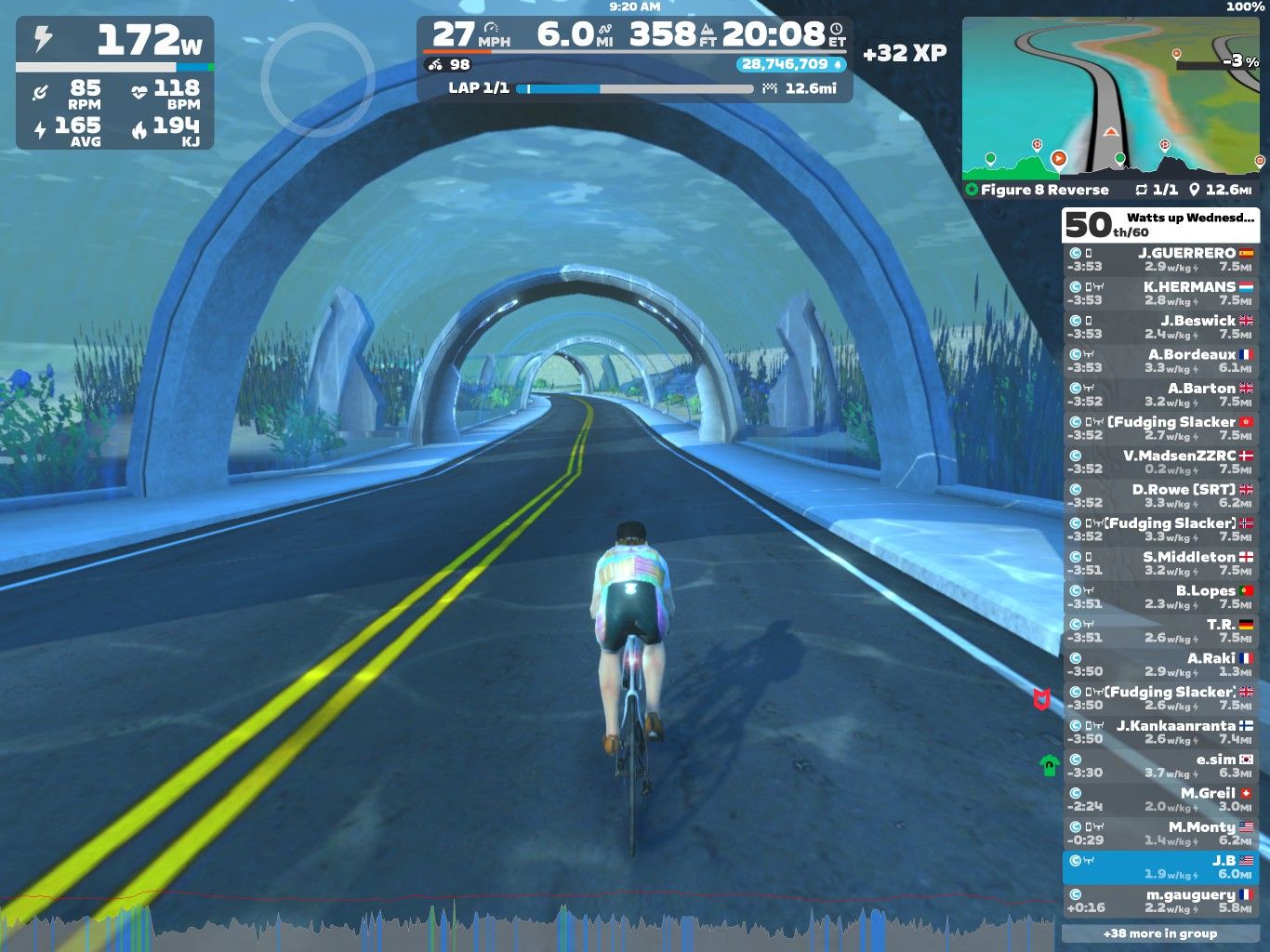This screenshot has width=1270, height=952.
Task: Expand the +38 more in group row
Action: coord(1160,933)
